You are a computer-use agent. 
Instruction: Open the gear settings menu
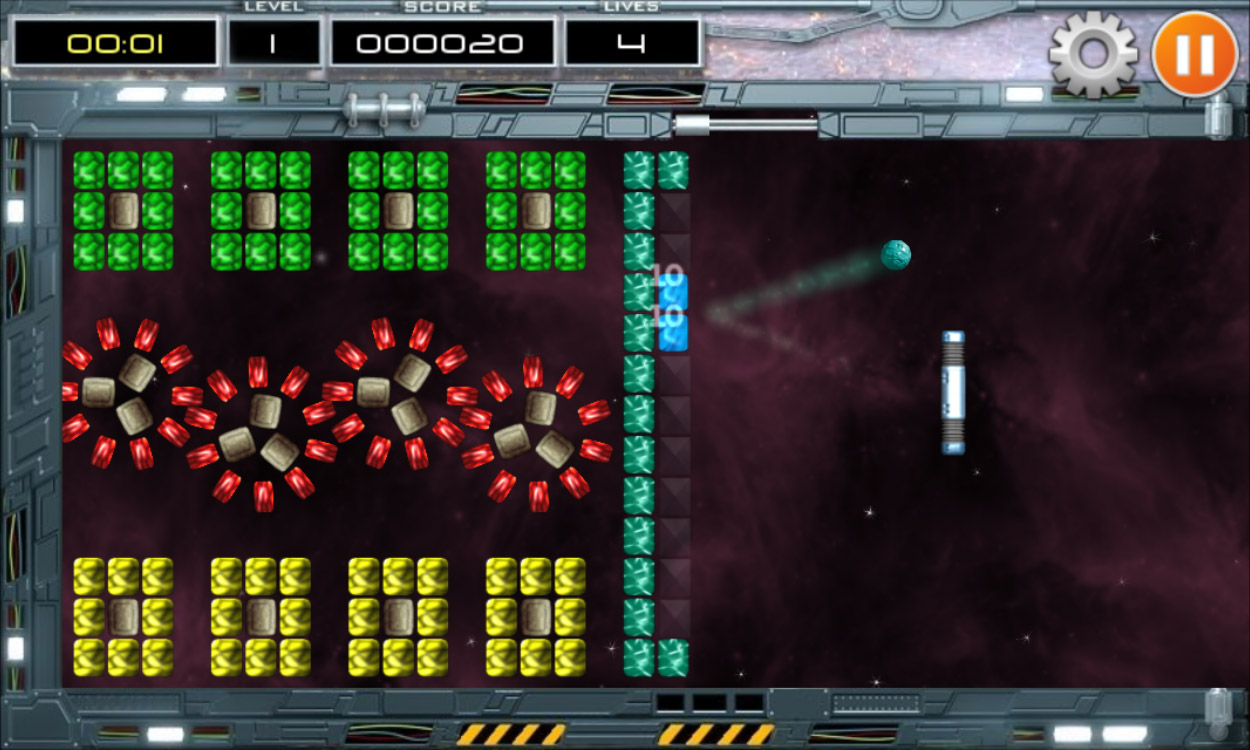1093,54
